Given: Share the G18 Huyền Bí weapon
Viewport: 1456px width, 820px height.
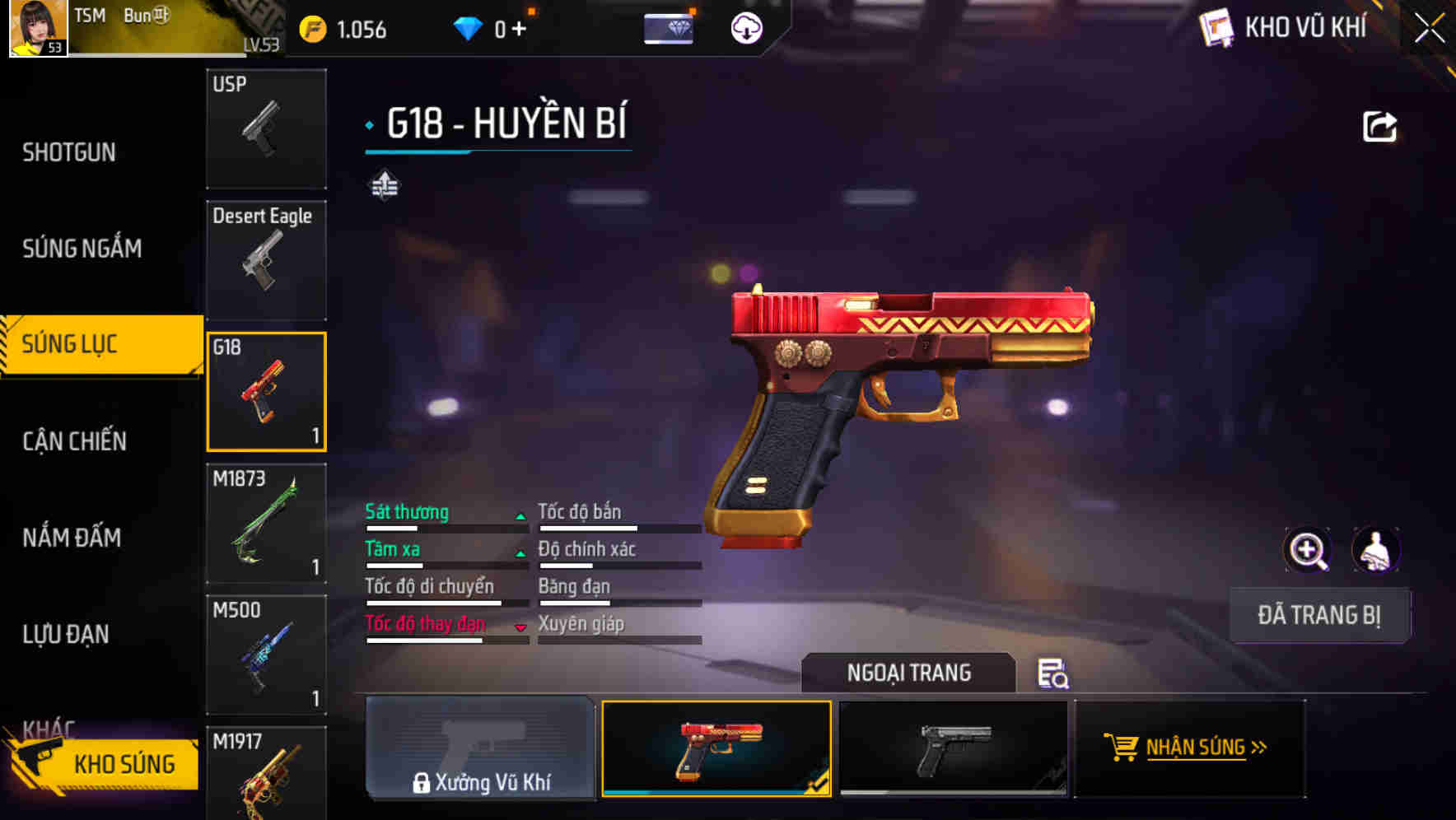Looking at the screenshot, I should point(1379,125).
